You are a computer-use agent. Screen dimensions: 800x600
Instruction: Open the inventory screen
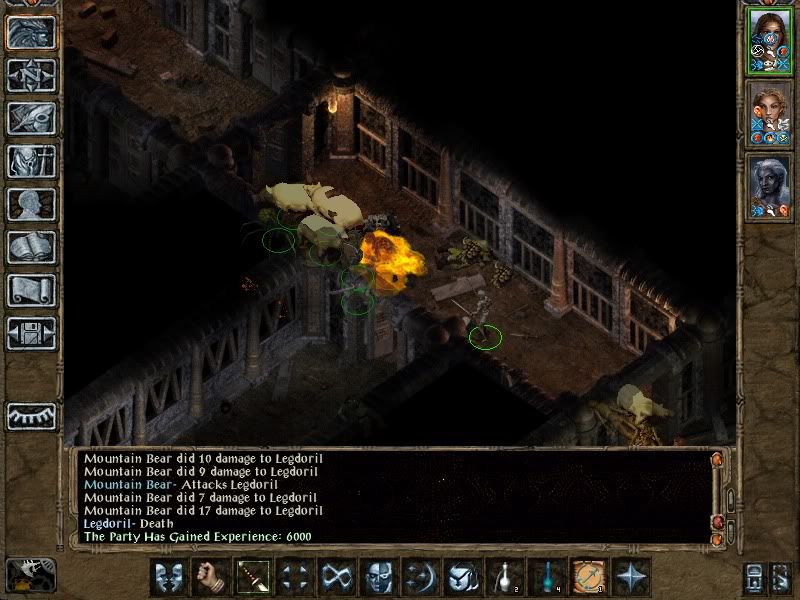(x=32, y=161)
